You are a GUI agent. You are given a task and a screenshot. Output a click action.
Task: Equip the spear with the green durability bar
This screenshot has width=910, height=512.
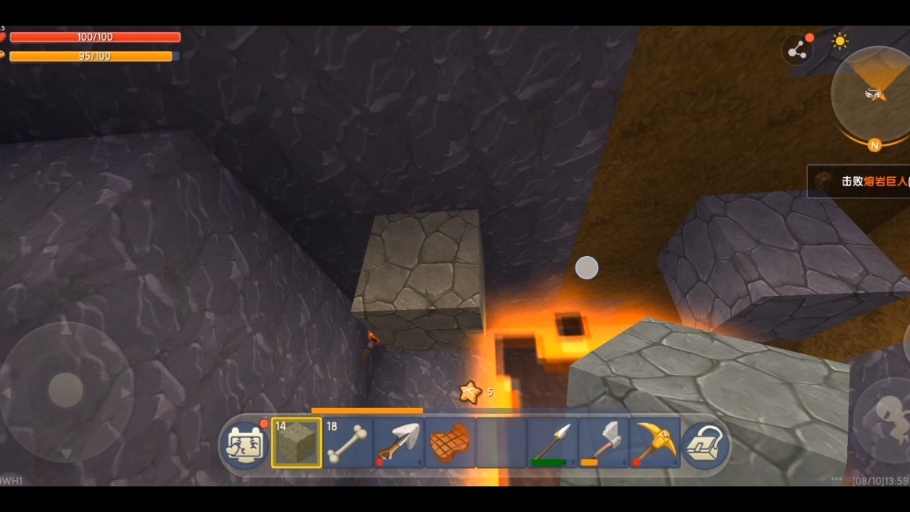click(x=552, y=443)
